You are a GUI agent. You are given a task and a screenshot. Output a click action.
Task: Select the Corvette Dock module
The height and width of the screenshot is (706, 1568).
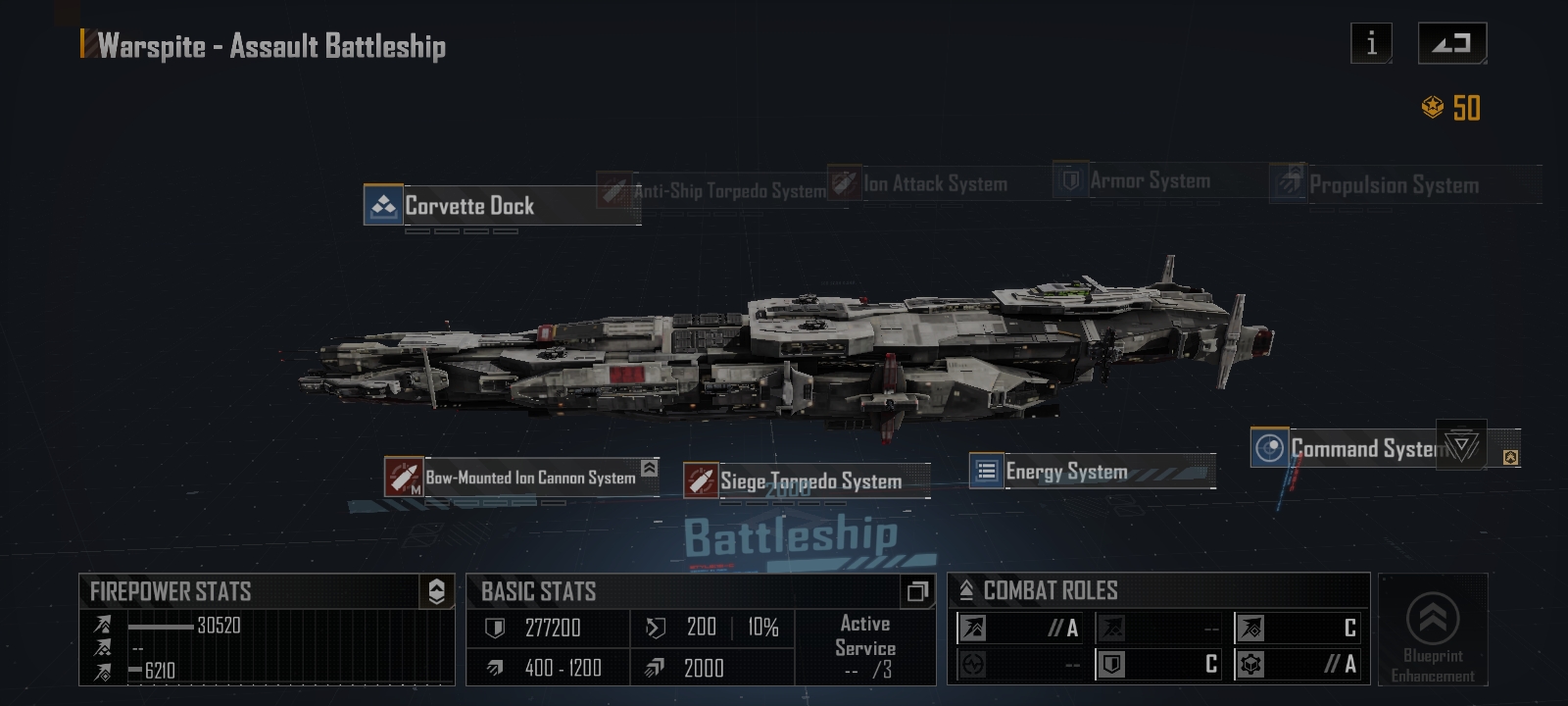470,206
